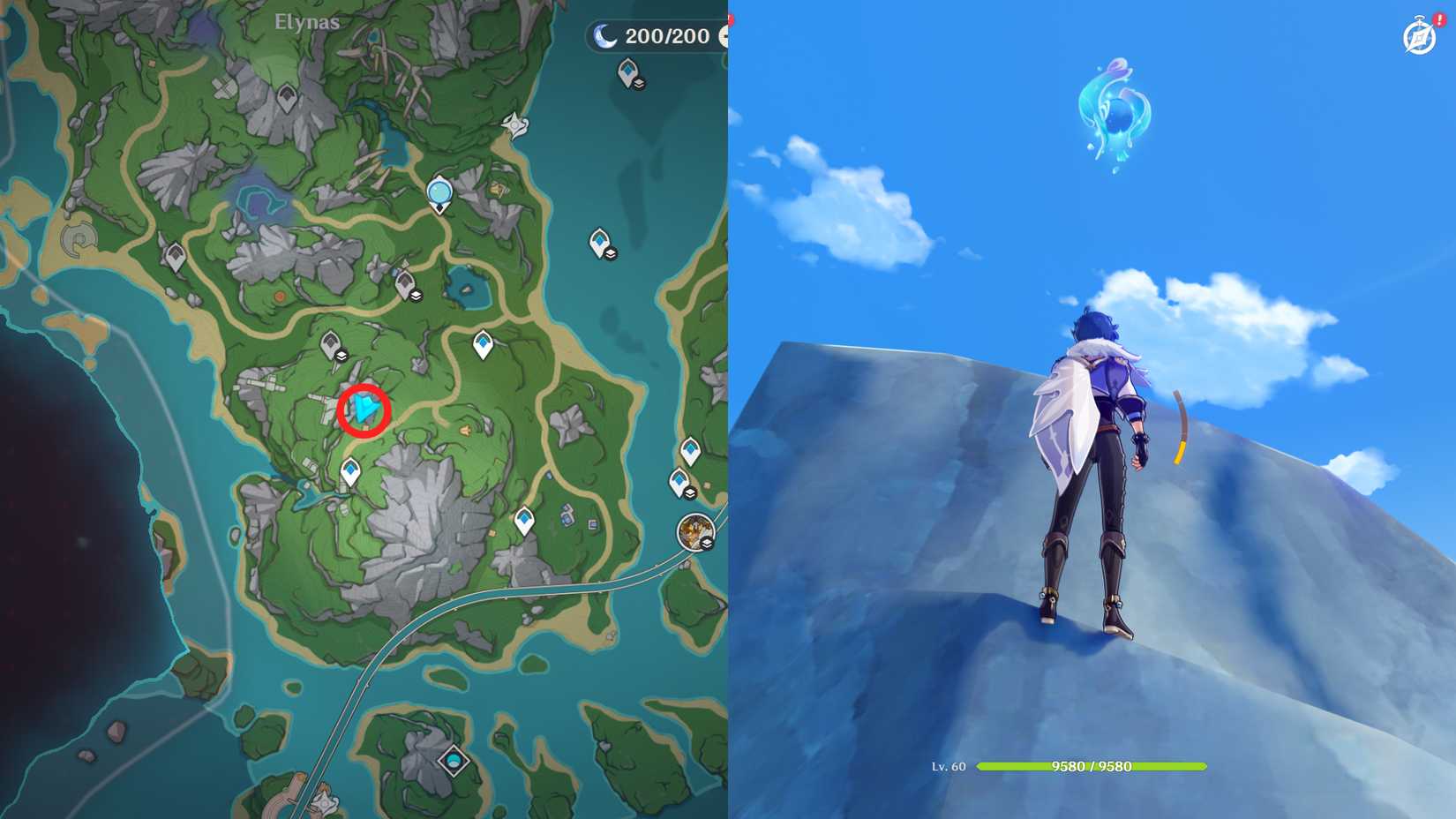1456x819 pixels.
Task: Click the waypoint icon on the mountain slope
Action: 351,472
